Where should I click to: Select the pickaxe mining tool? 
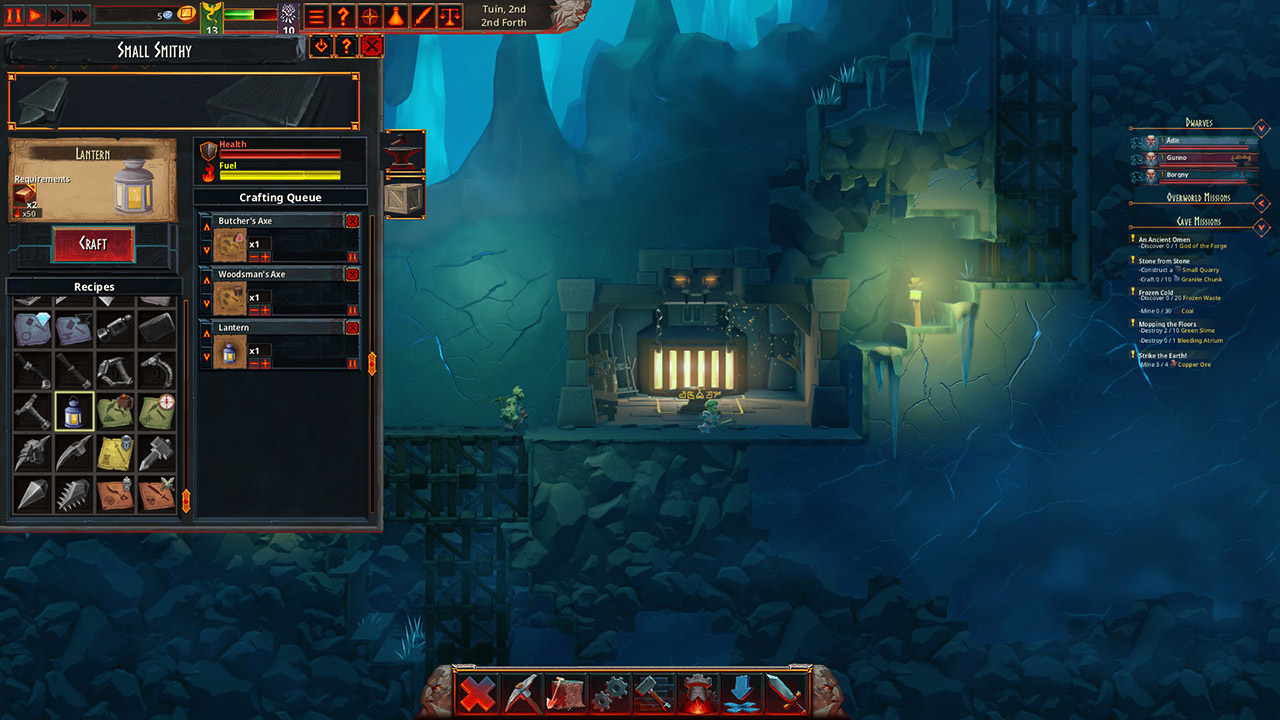[522, 693]
